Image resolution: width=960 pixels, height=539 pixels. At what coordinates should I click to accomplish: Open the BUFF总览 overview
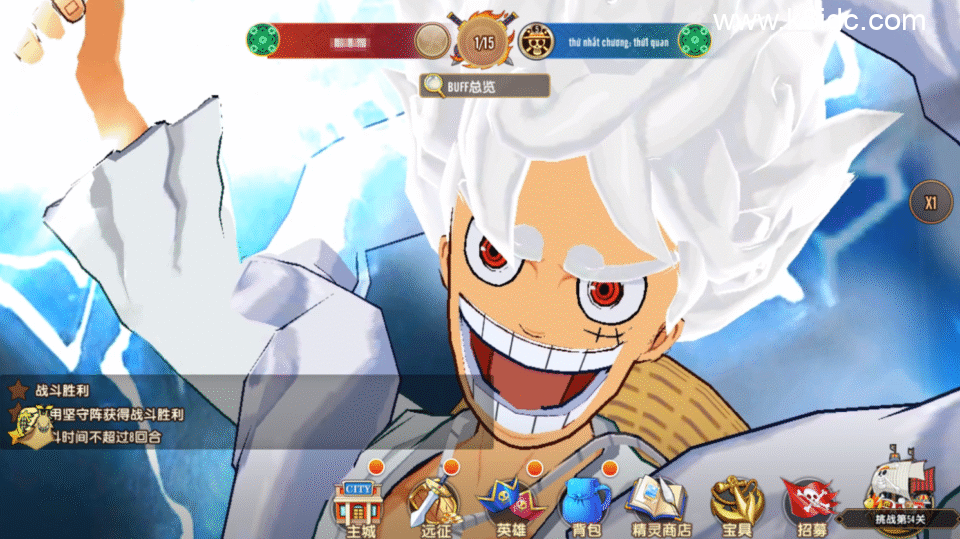485,86
